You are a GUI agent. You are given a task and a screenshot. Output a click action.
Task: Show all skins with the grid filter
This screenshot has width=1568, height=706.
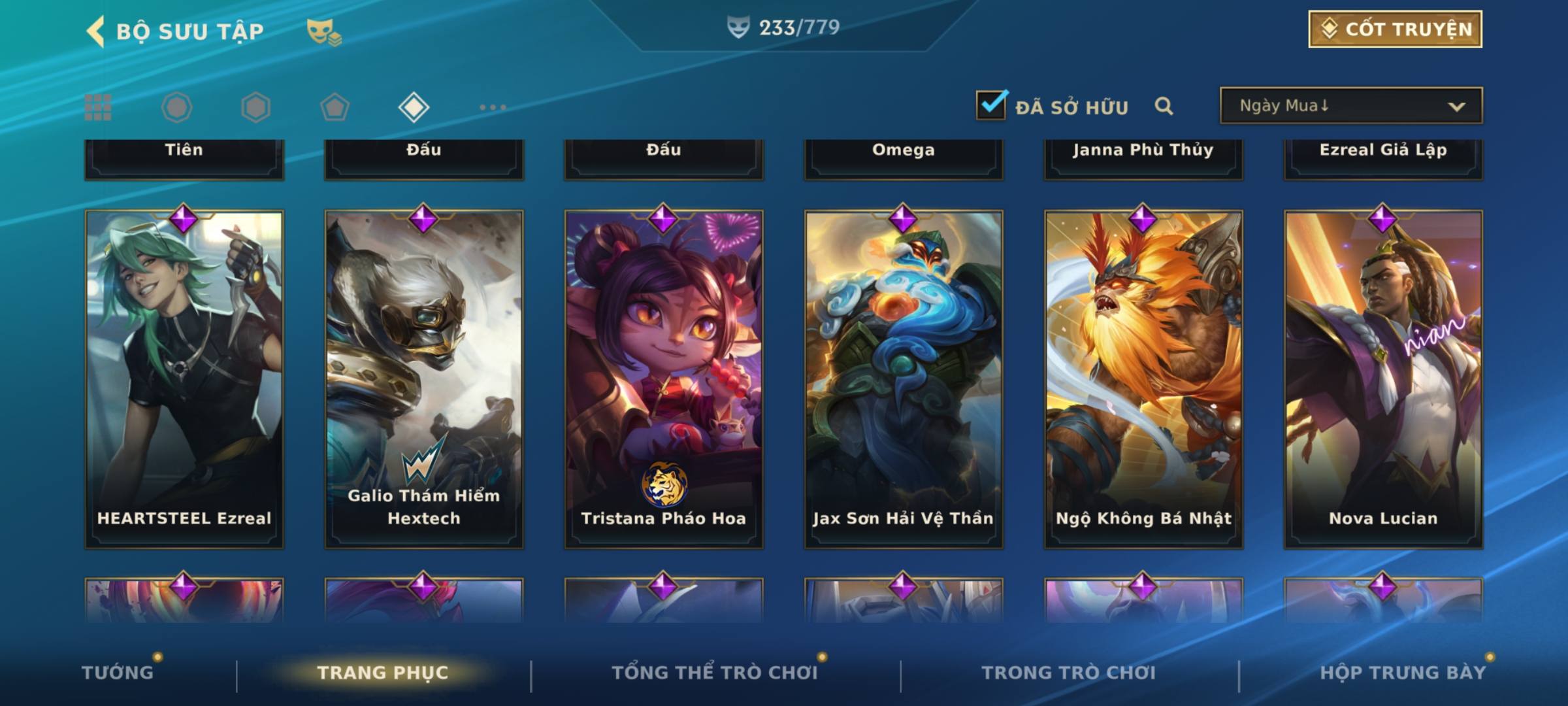coord(98,107)
